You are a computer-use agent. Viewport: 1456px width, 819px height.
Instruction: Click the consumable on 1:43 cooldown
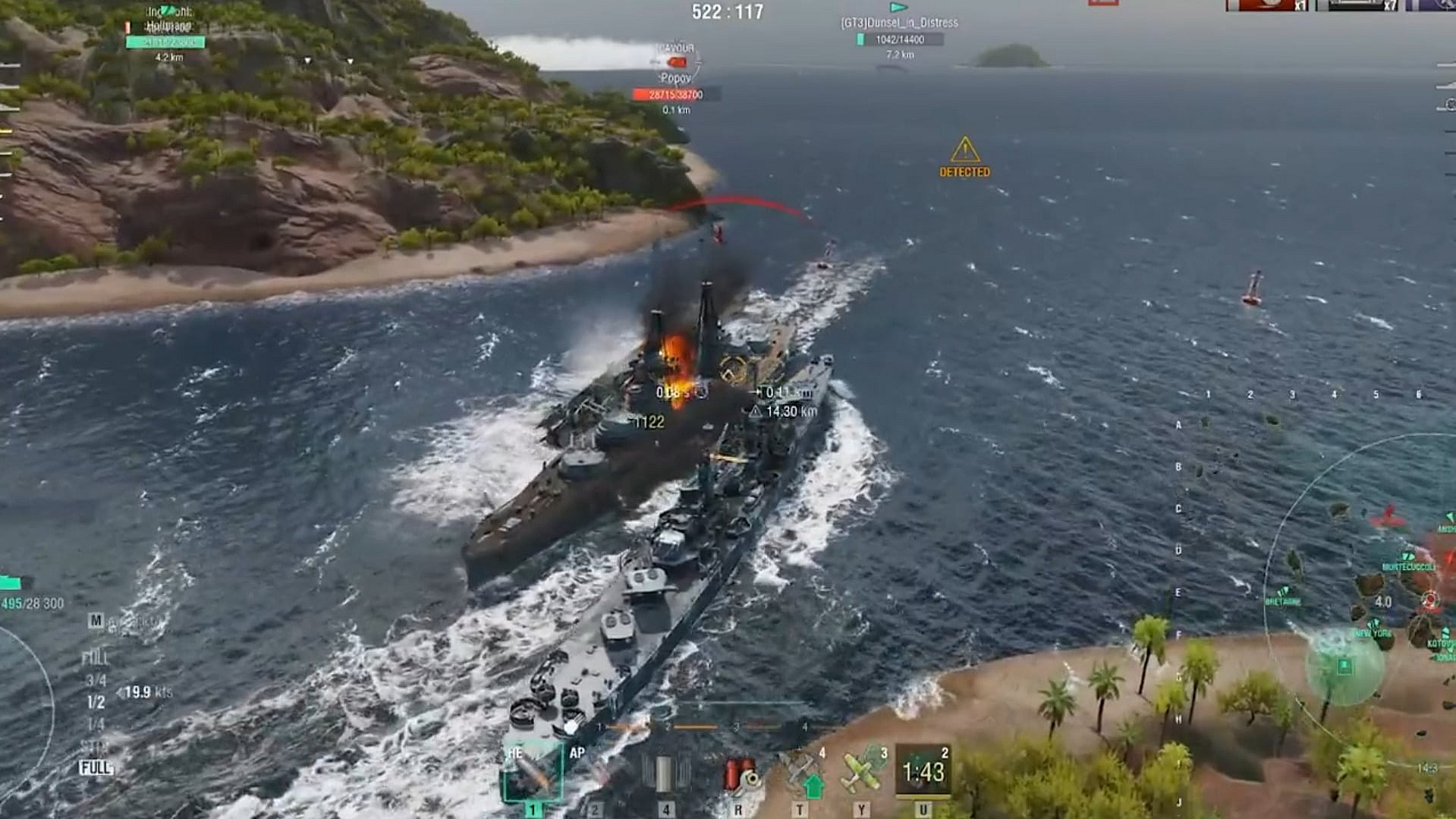click(x=923, y=772)
